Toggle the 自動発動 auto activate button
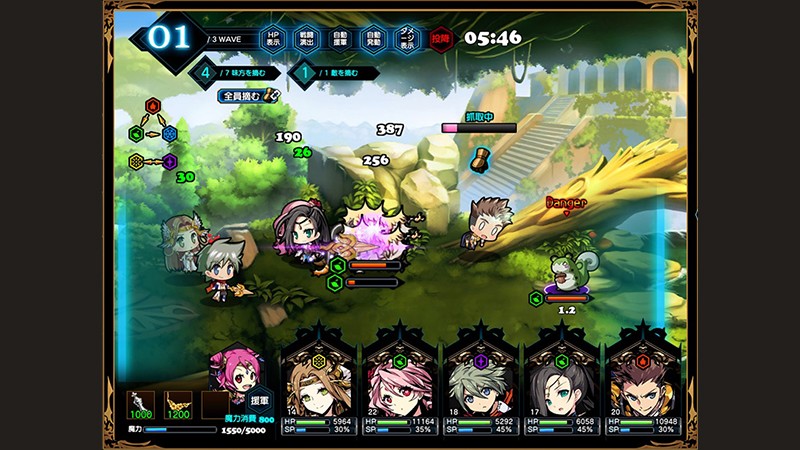Screen dimensions: 800x450 (373, 39)
